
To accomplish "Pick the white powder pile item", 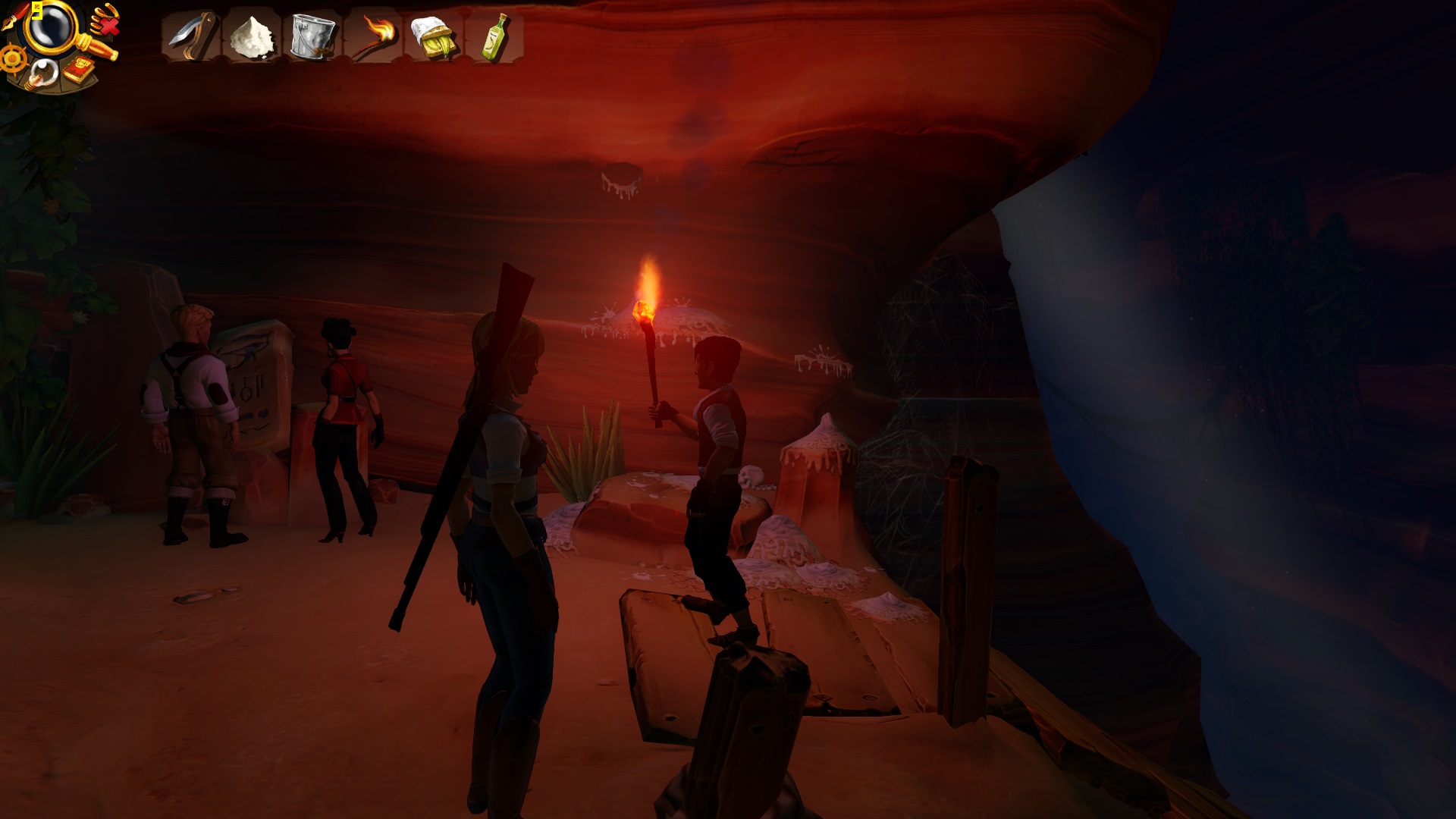I will pos(251,36).
